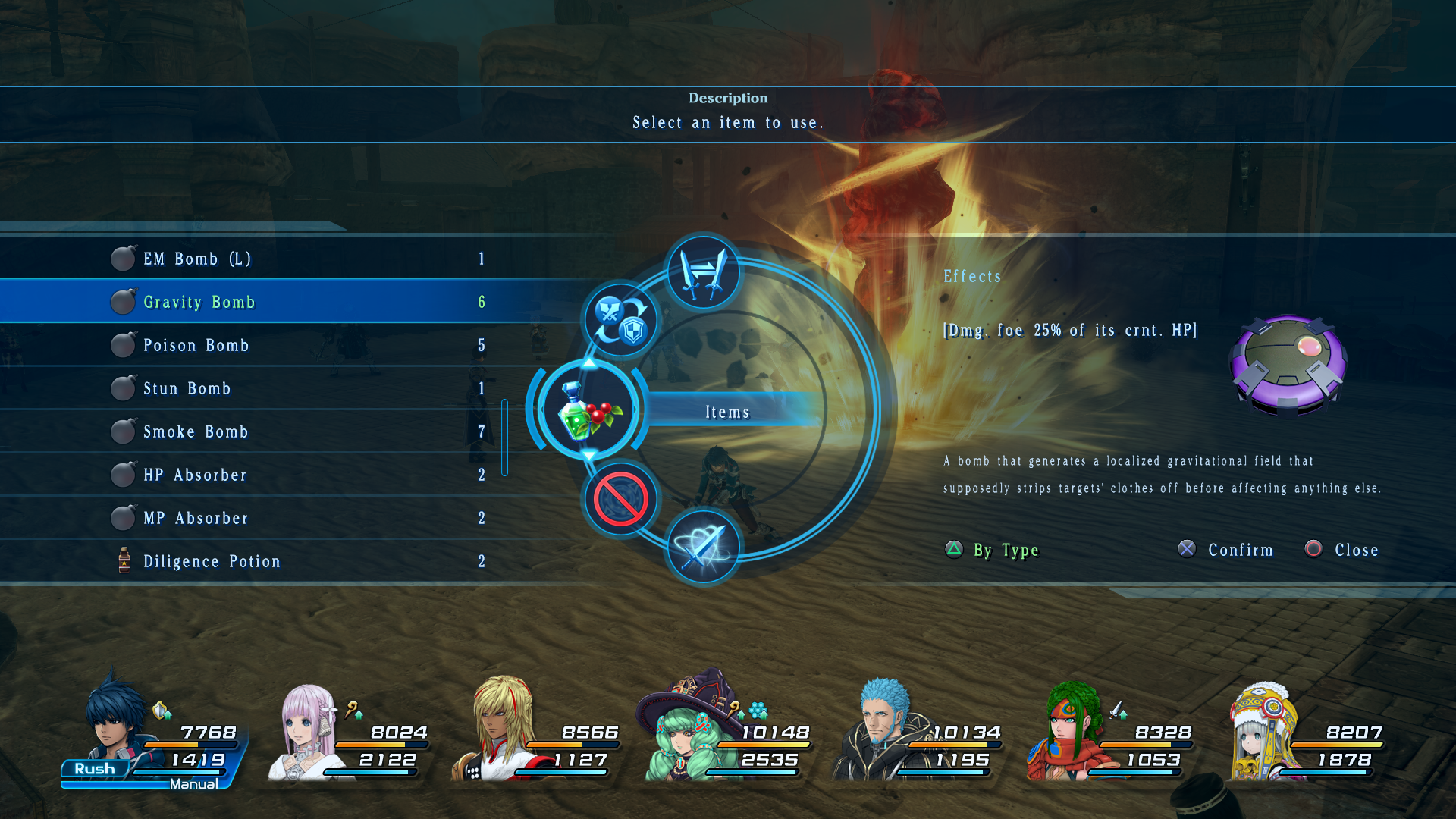Select the glowing sword signeturgy icon
The image size is (1456, 819).
703,546
